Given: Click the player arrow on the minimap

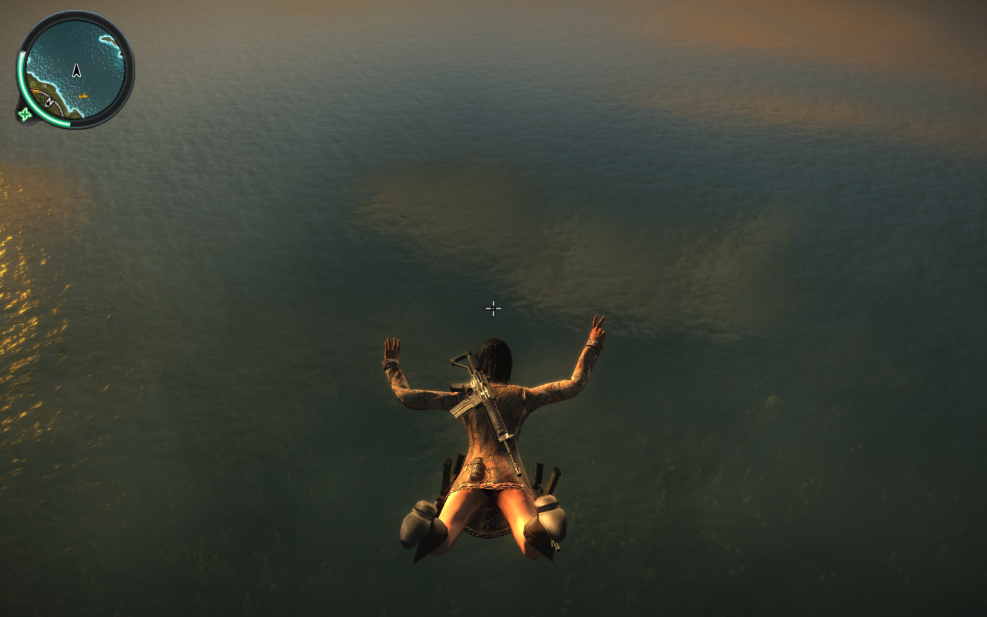Looking at the screenshot, I should (76, 70).
